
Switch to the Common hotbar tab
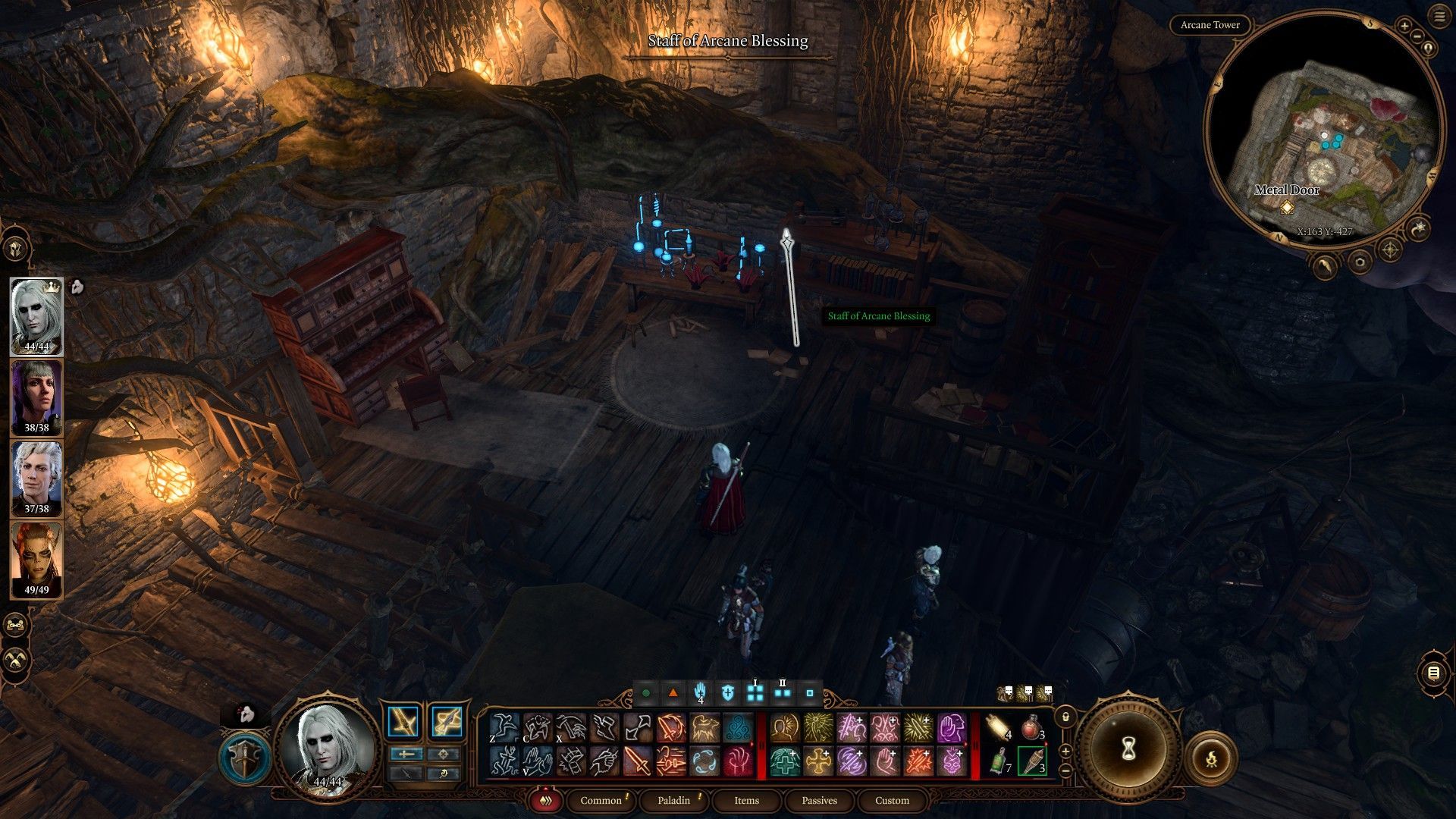point(601,800)
